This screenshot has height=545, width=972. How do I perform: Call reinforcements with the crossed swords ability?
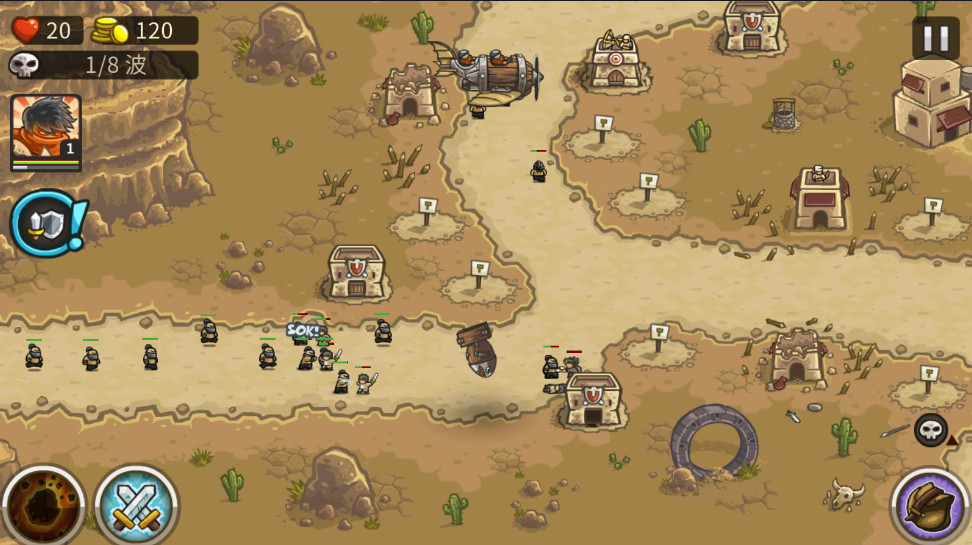click(x=136, y=506)
